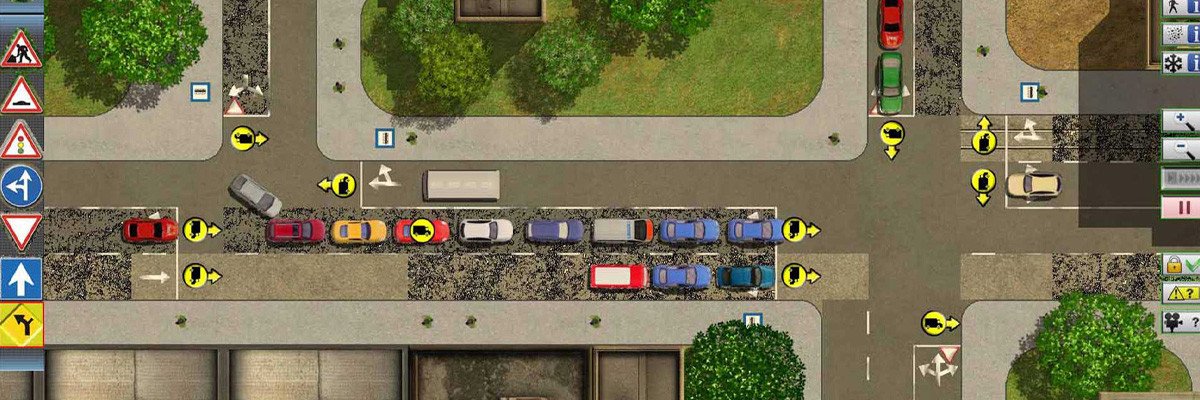The height and width of the screenshot is (400, 1200).
Task: Select the road works warning sign tool
Action: (x=21, y=50)
